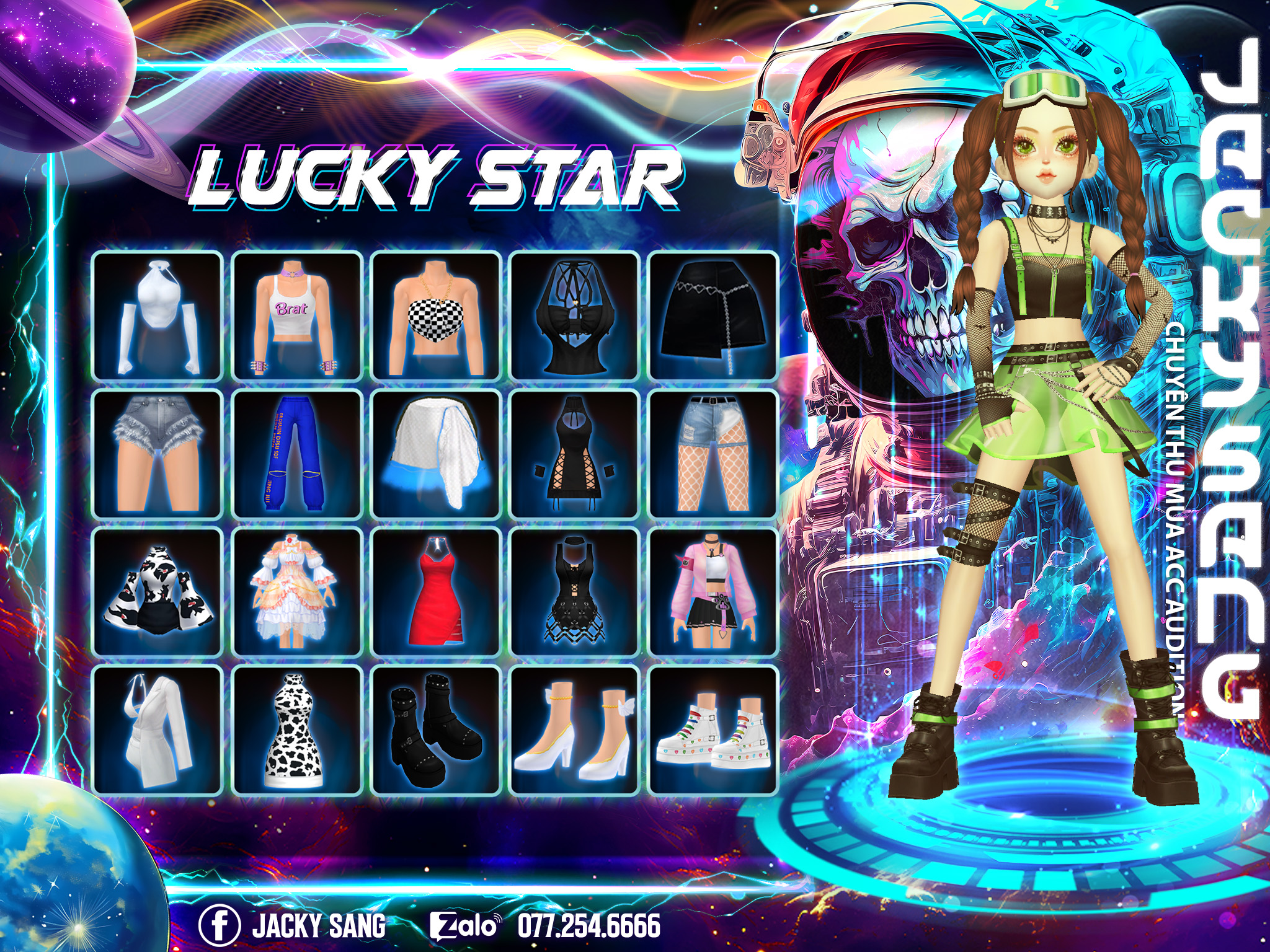Choose the black dress with cage skirt
1270x952 pixels.
coord(574,593)
